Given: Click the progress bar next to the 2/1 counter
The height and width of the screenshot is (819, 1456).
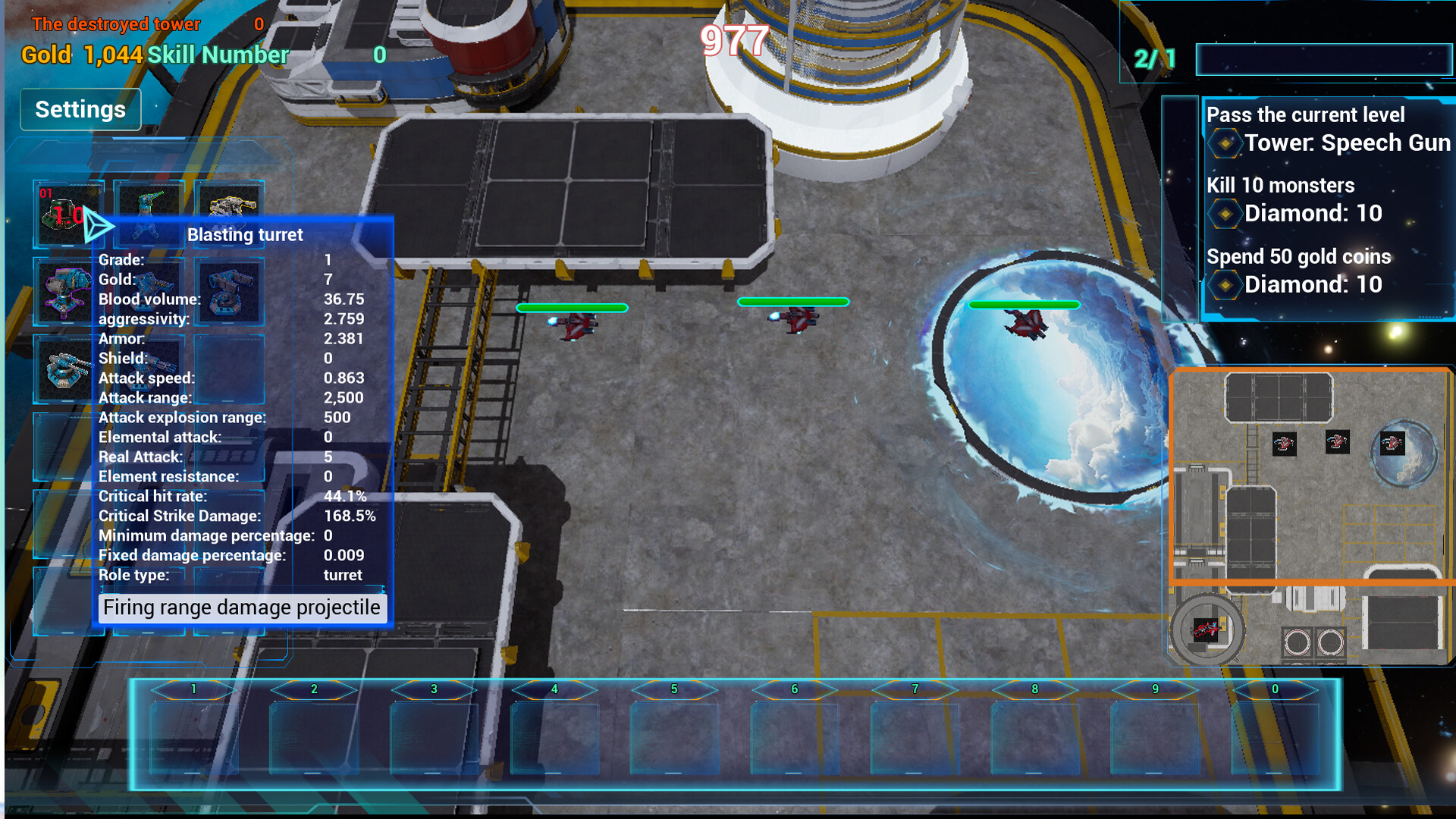Looking at the screenshot, I should click(x=1323, y=61).
